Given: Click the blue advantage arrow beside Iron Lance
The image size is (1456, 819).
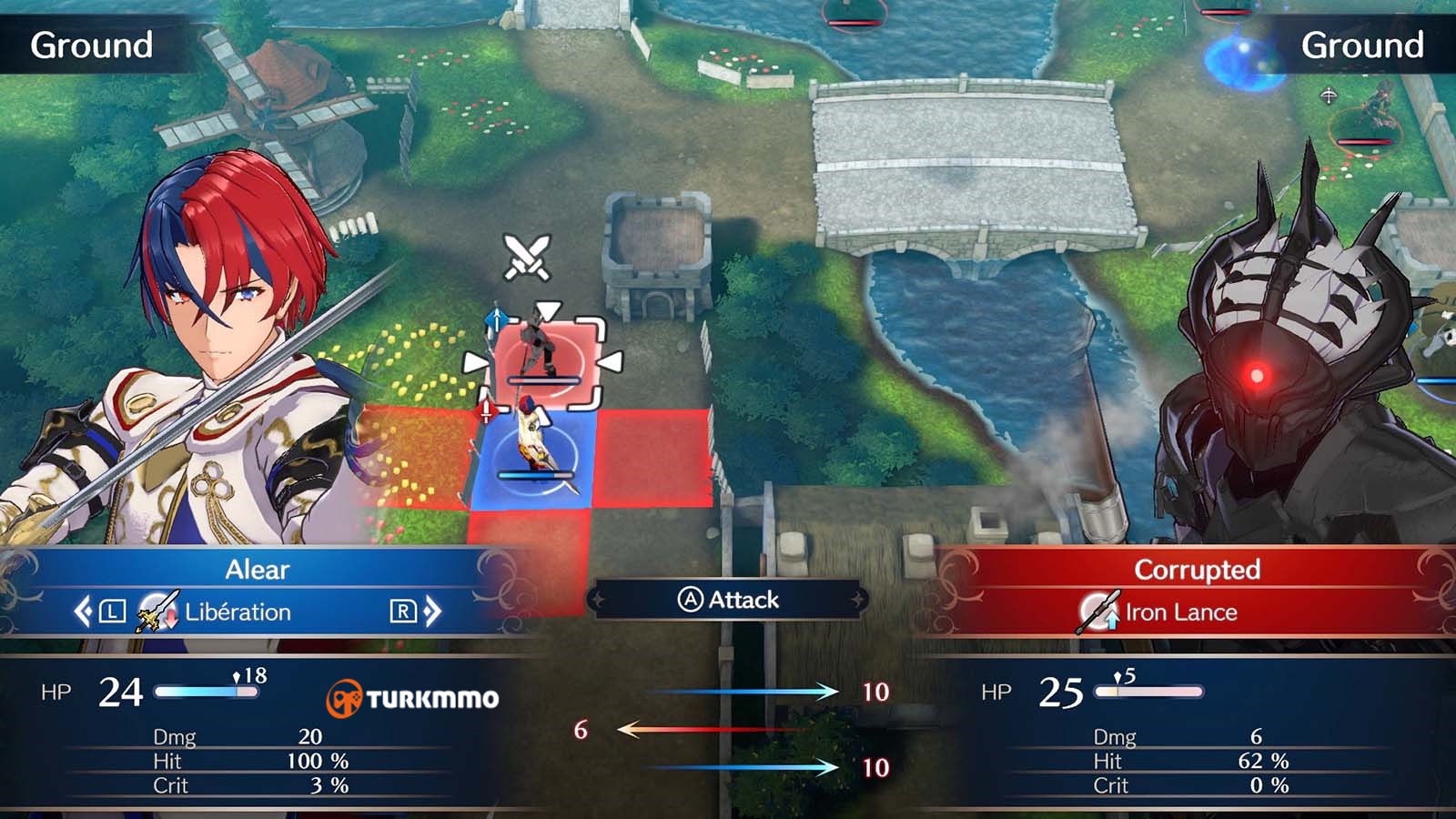Looking at the screenshot, I should pos(1112,620).
